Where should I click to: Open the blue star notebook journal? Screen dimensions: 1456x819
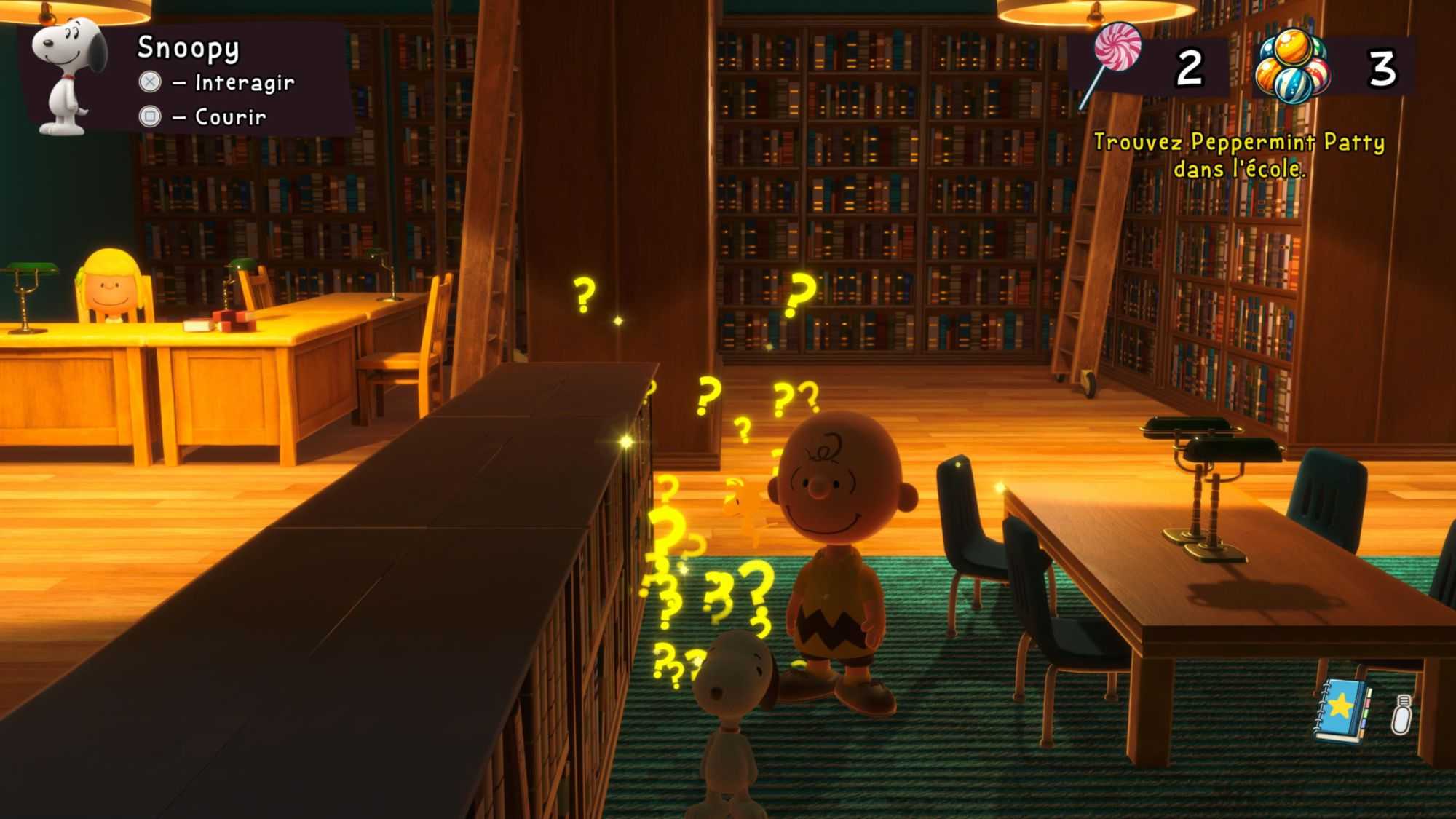(1341, 711)
